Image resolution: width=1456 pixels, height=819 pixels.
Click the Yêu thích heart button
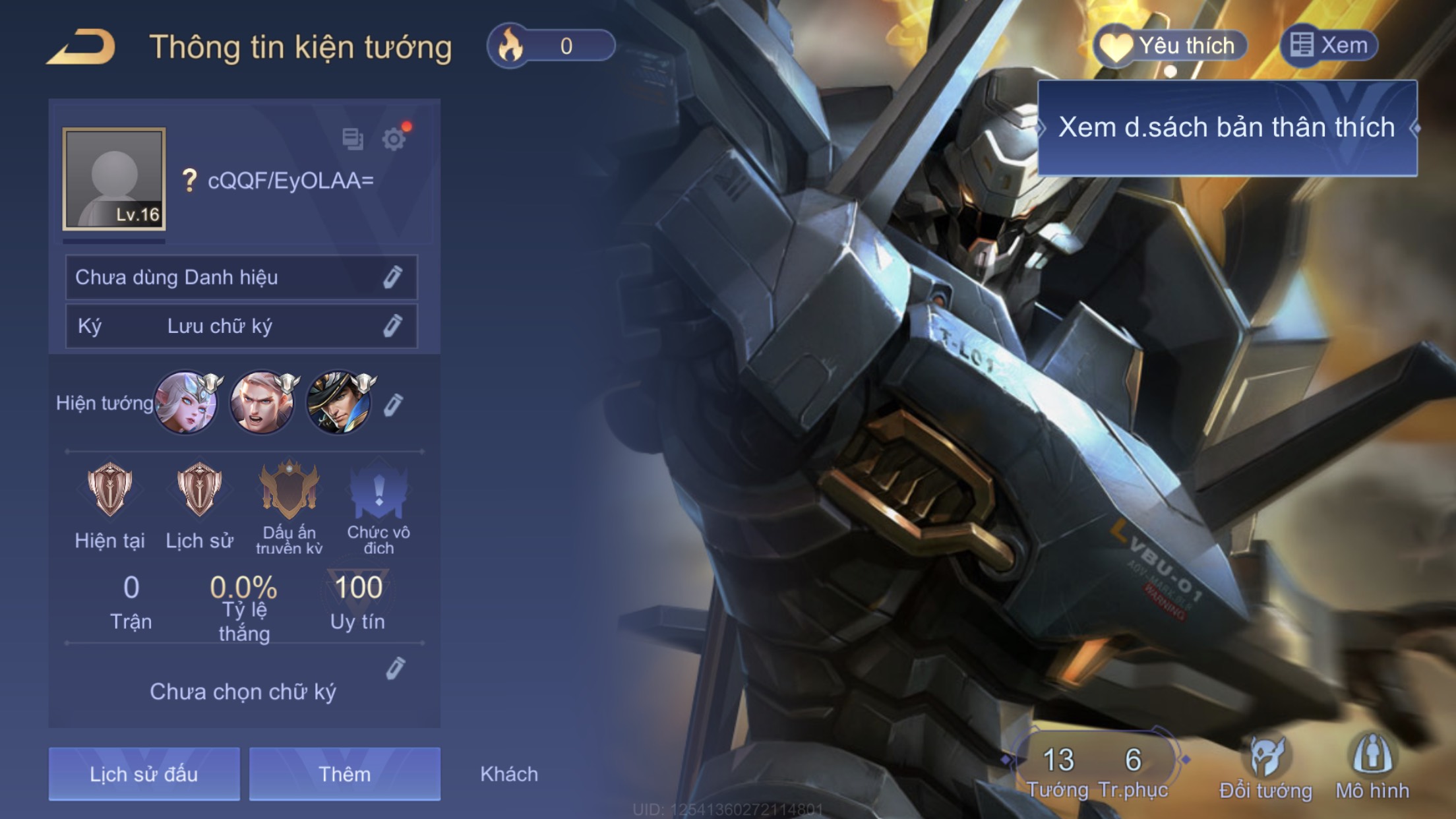tap(1170, 46)
